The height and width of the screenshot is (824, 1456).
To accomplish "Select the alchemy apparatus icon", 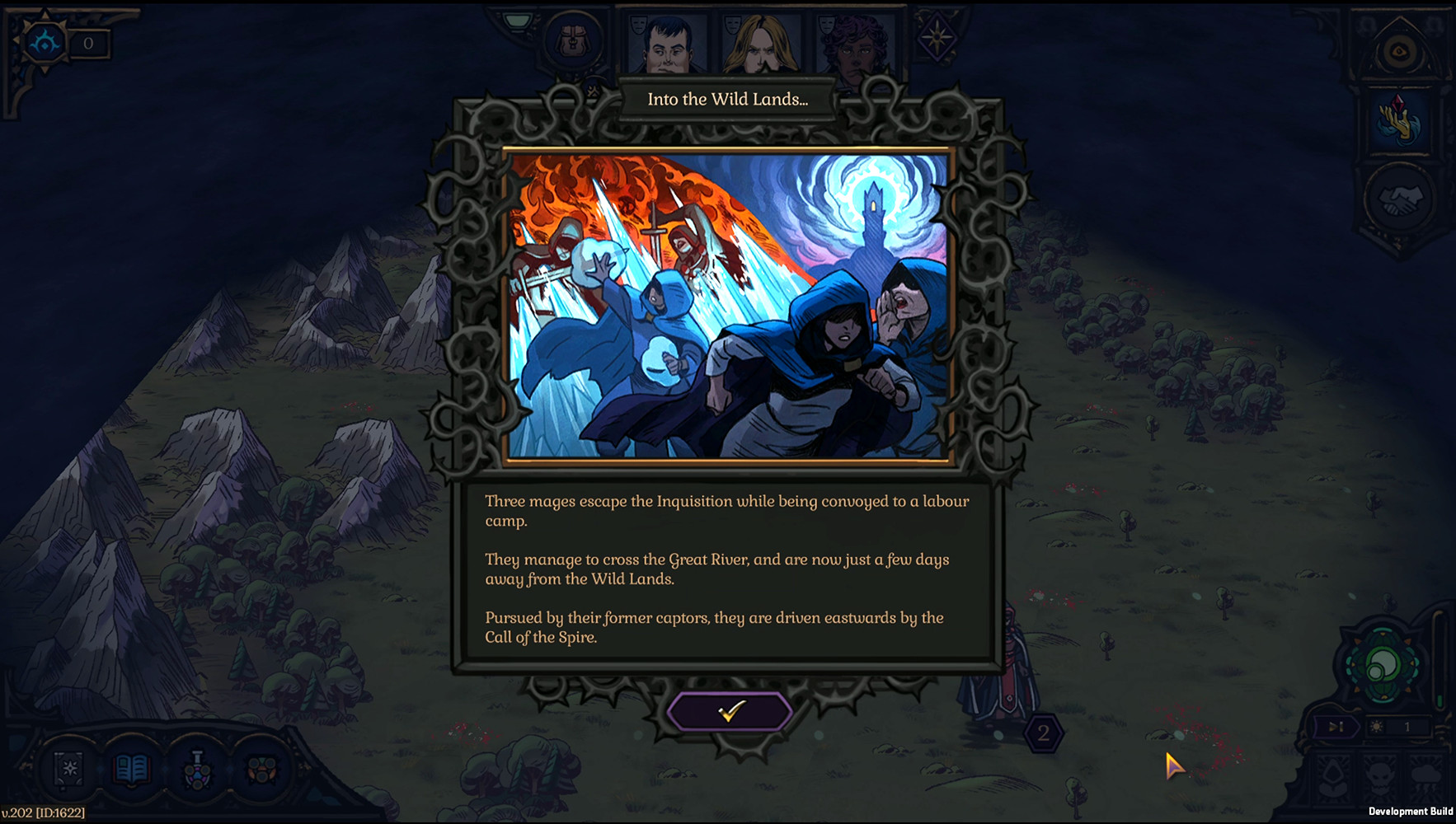I will point(196,767).
